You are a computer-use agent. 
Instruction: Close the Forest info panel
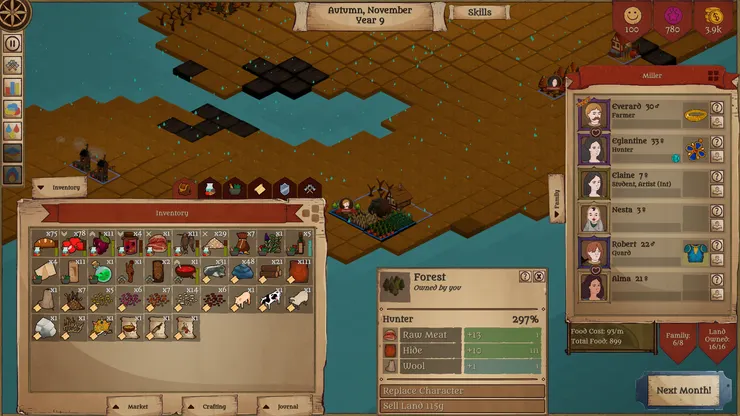(x=539, y=277)
